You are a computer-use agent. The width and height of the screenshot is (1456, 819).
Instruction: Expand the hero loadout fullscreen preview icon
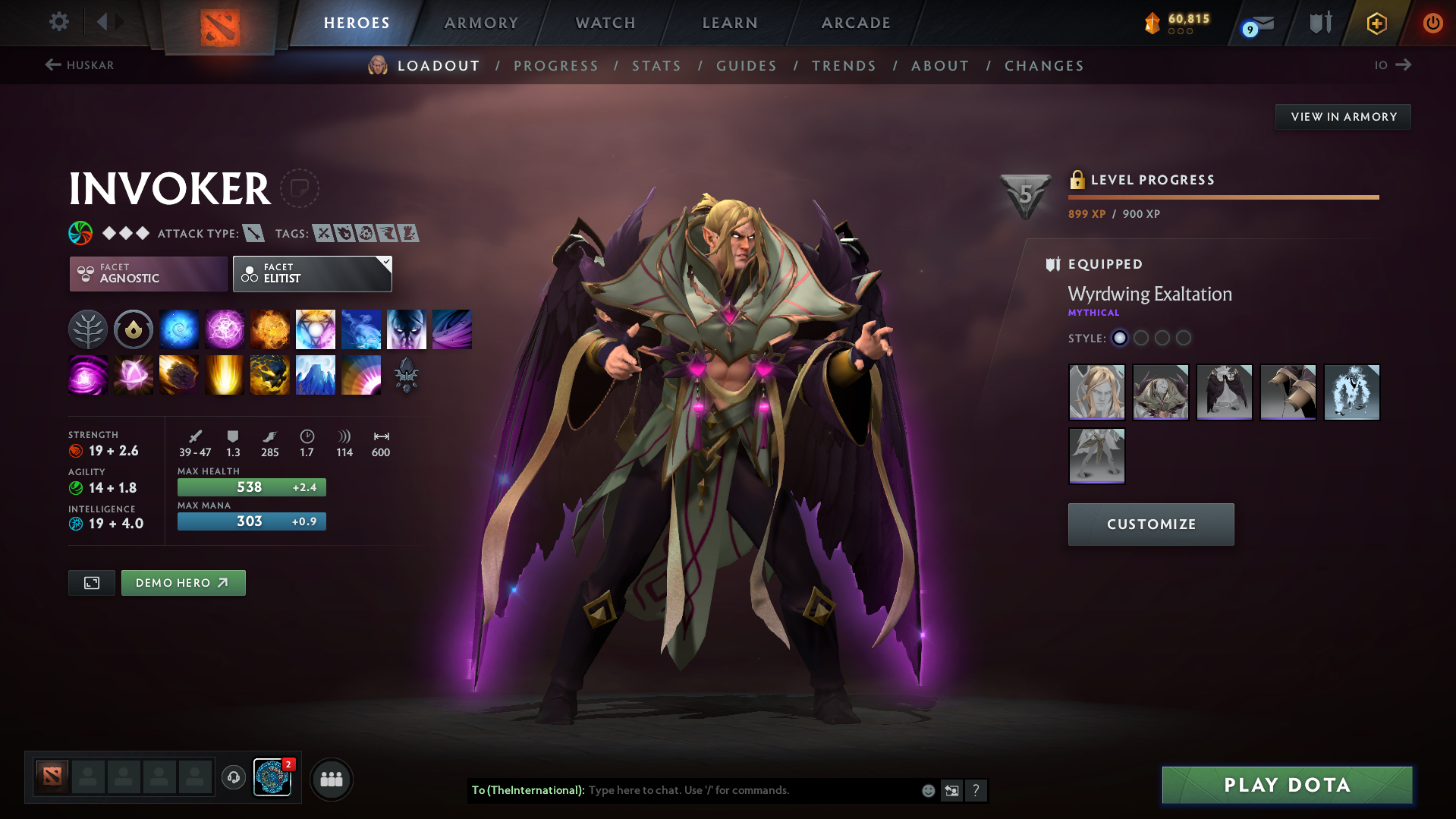[91, 582]
